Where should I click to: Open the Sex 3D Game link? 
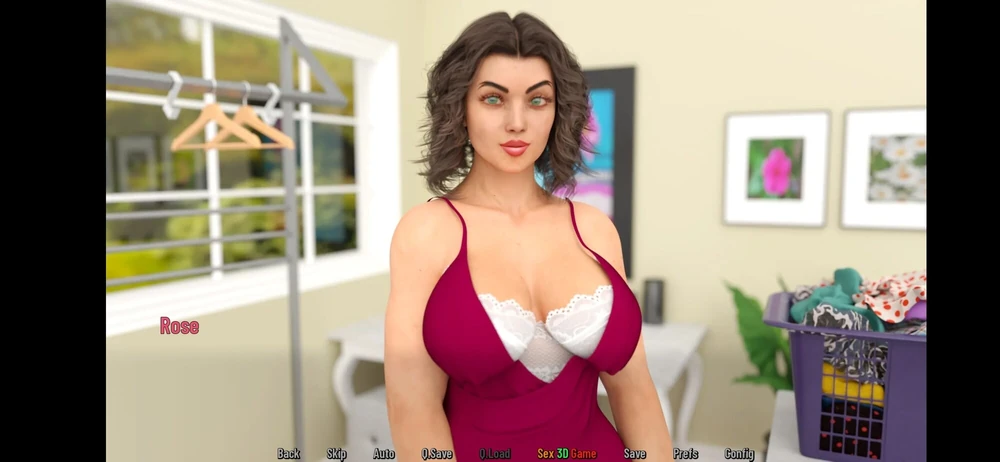tap(567, 454)
